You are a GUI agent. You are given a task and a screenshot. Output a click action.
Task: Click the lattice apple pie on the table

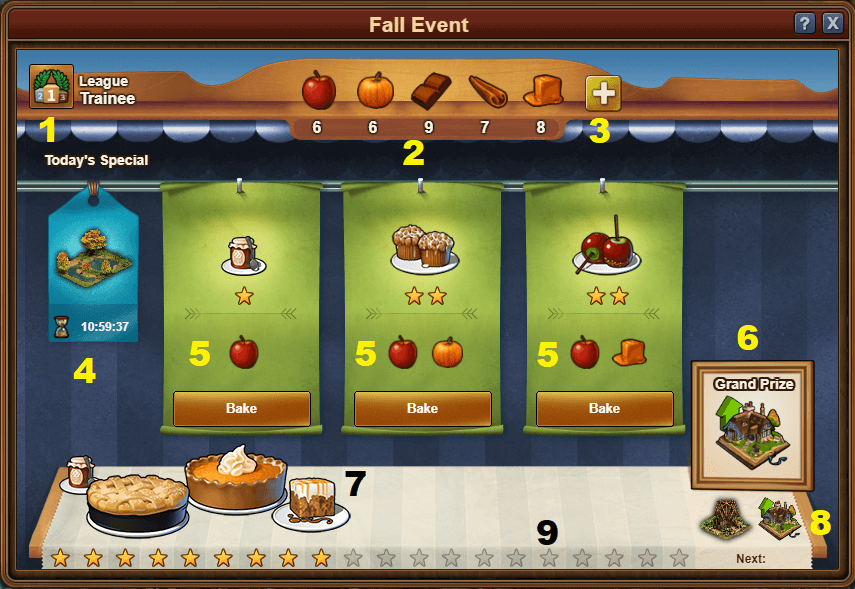pyautogui.click(x=137, y=502)
